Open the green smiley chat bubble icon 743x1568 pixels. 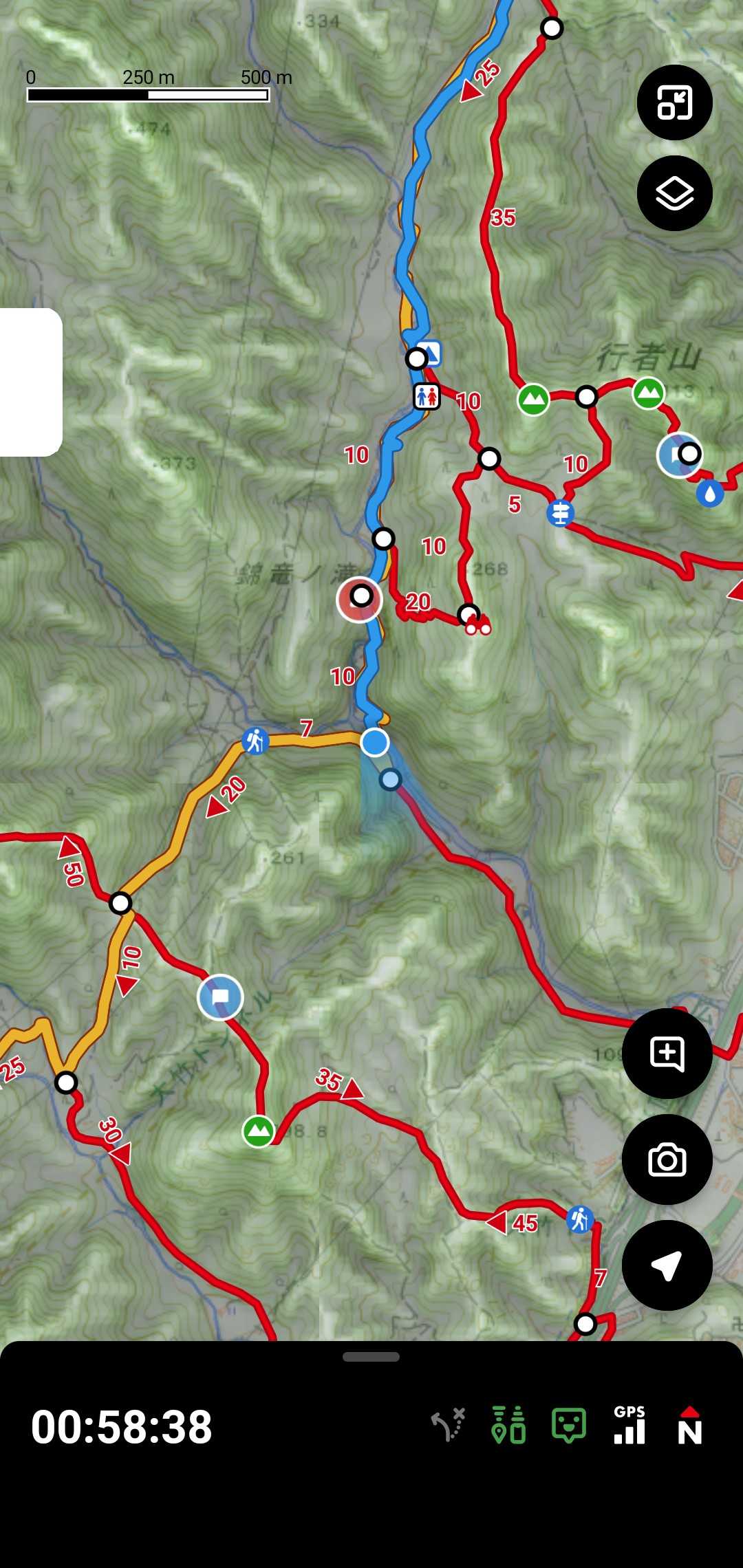pos(569,1425)
